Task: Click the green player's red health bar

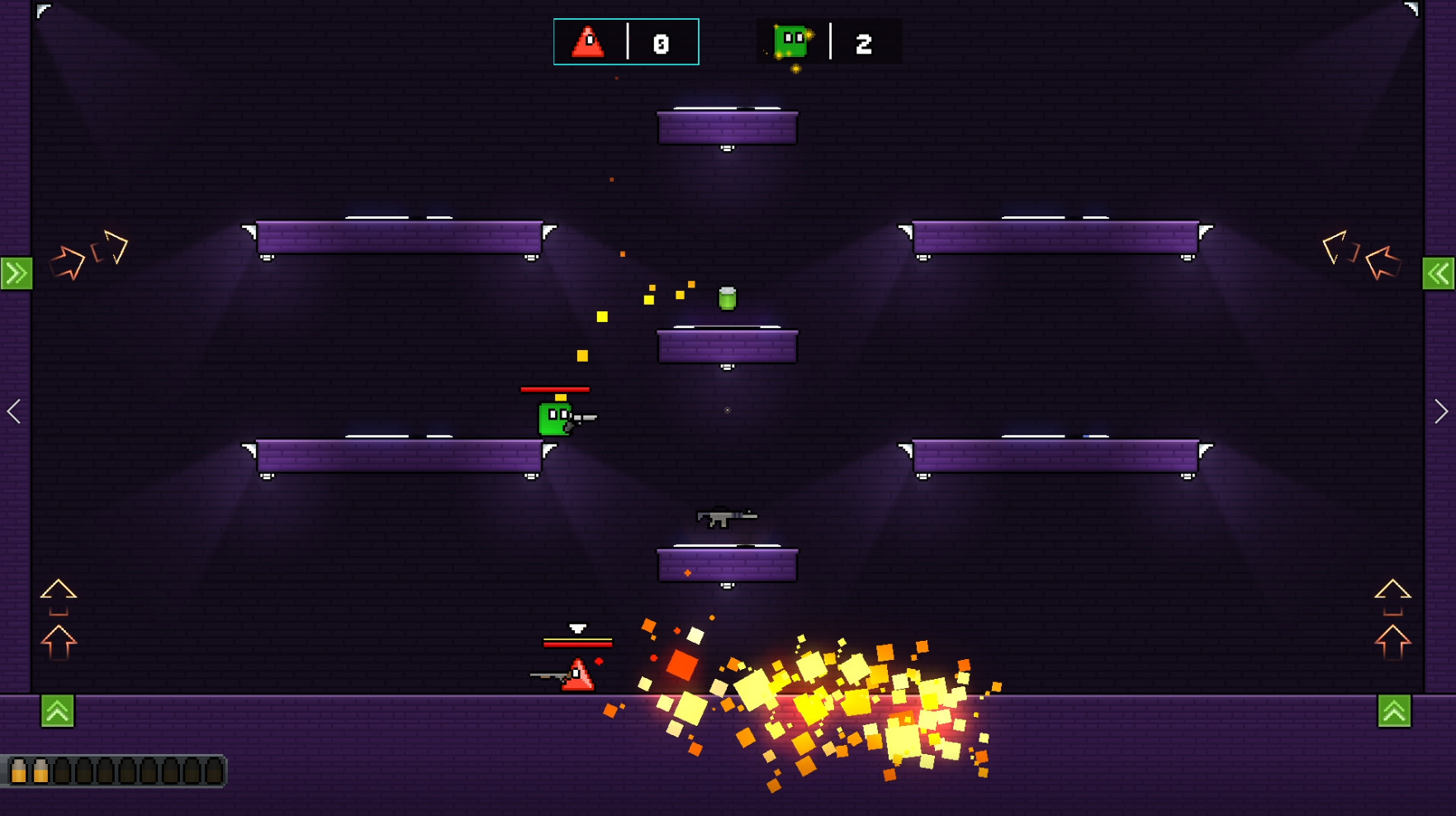Action: tap(554, 388)
